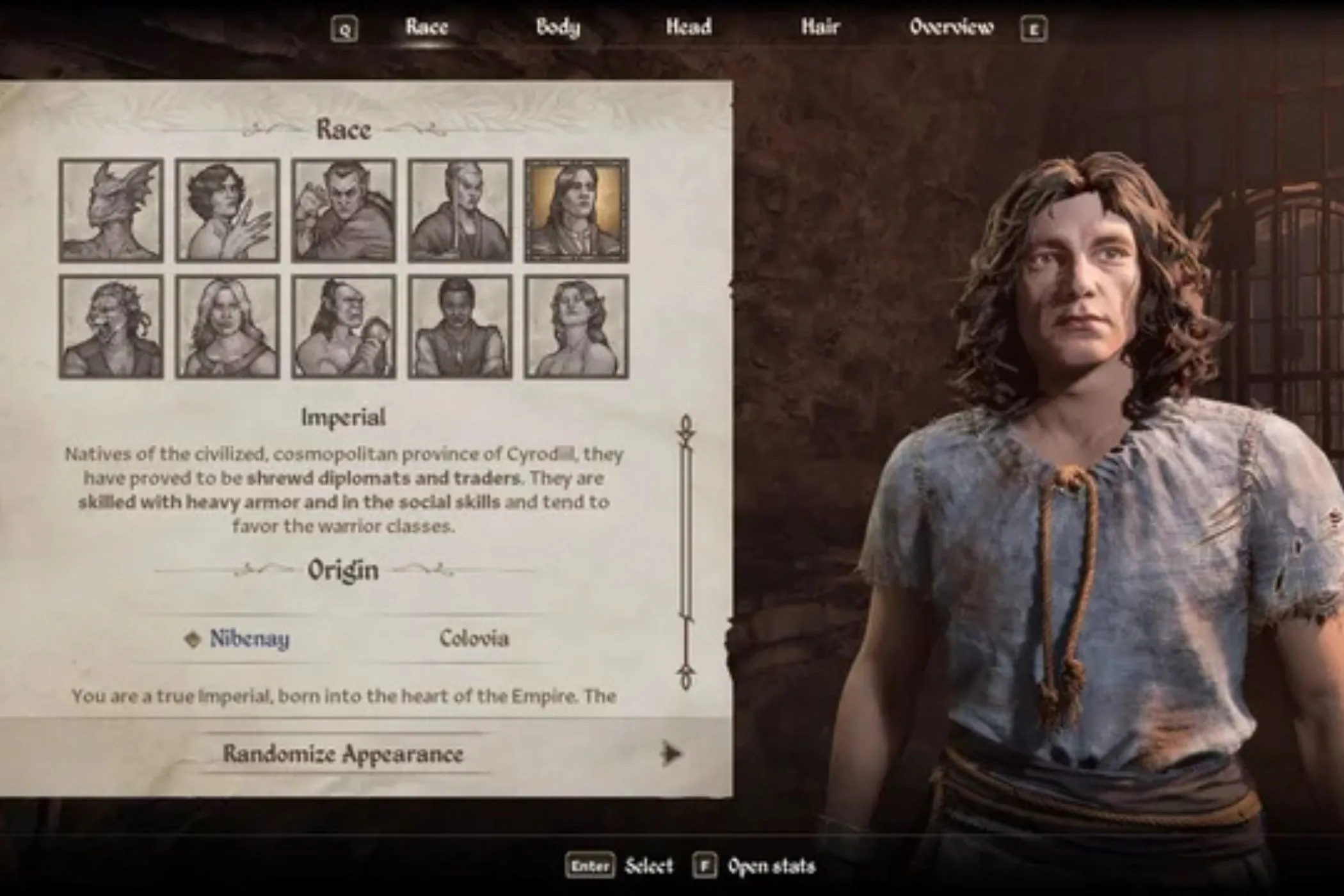This screenshot has width=1344, height=896.
Task: Select the Colovia origin
Action: 475,638
